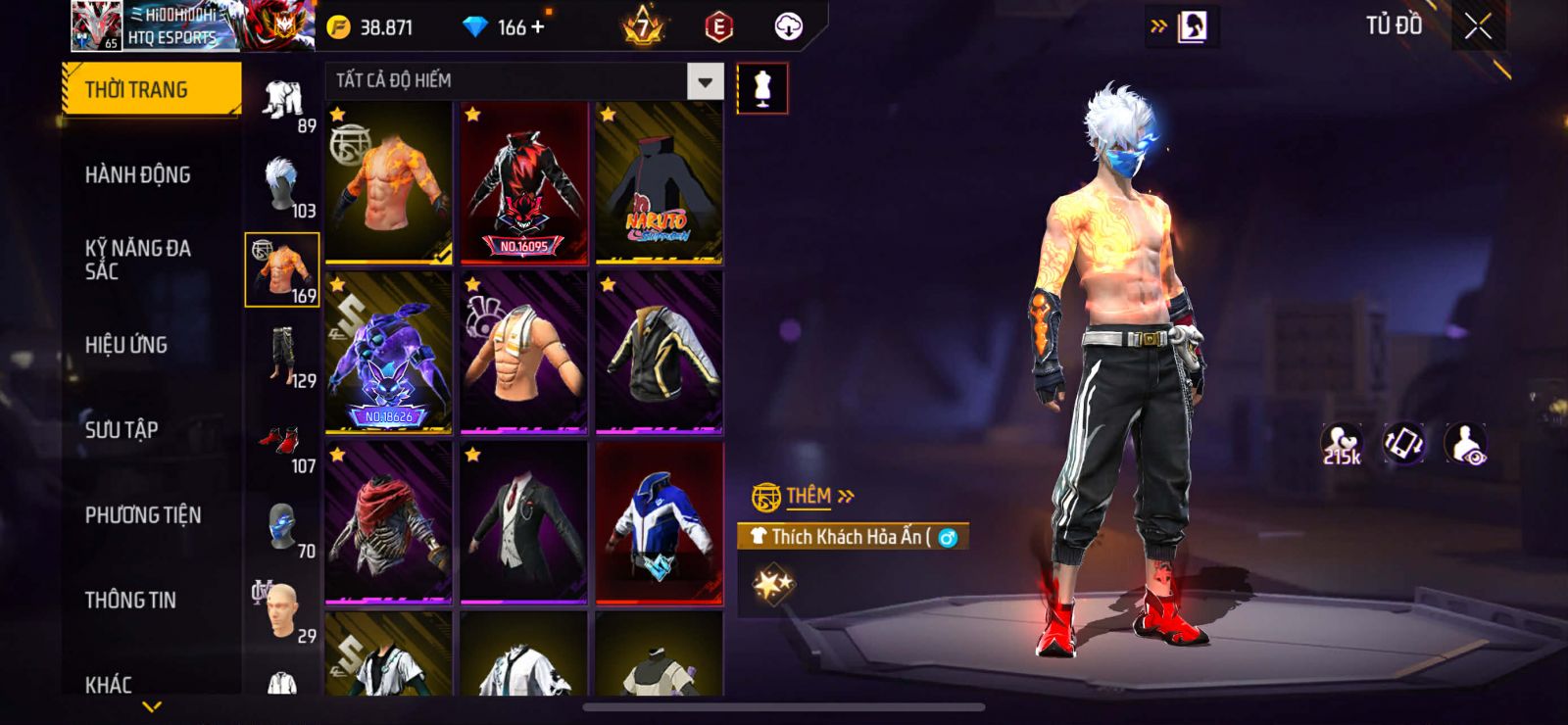Open the mask subcategory with 70 items

[282, 527]
